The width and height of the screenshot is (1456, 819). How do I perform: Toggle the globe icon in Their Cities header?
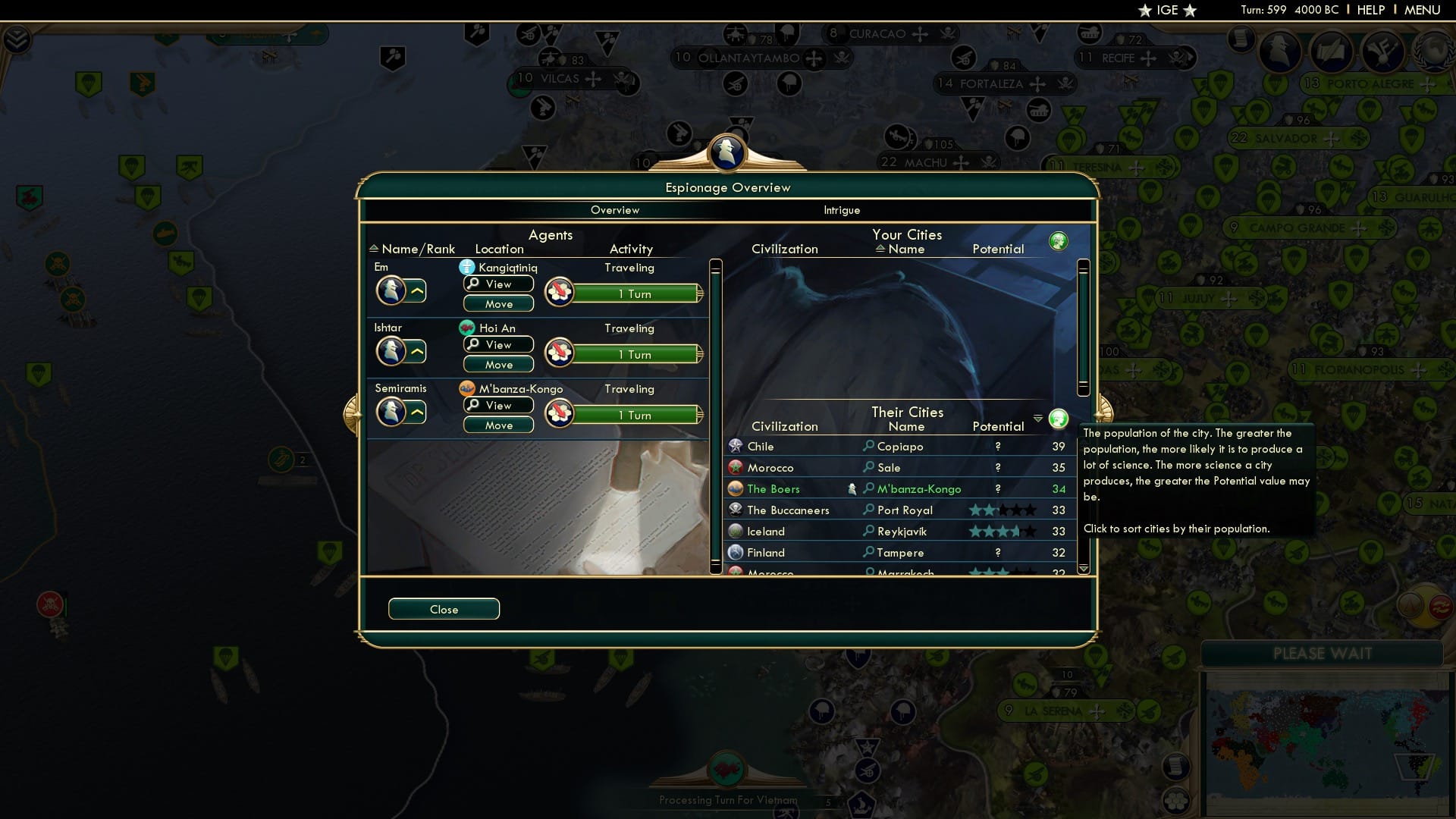pos(1059,418)
